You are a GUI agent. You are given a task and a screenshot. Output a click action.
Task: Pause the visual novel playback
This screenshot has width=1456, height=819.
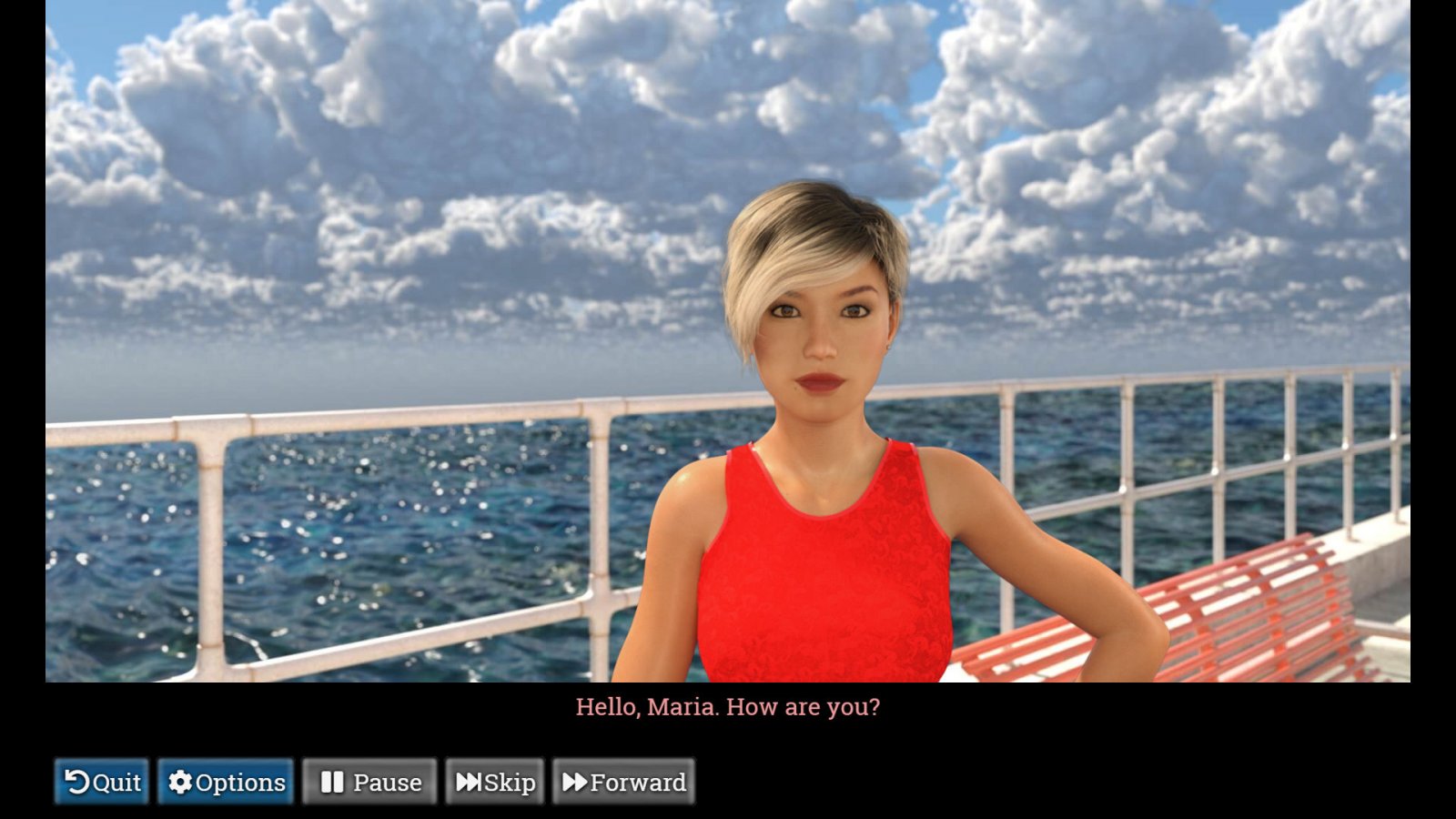coord(369,782)
